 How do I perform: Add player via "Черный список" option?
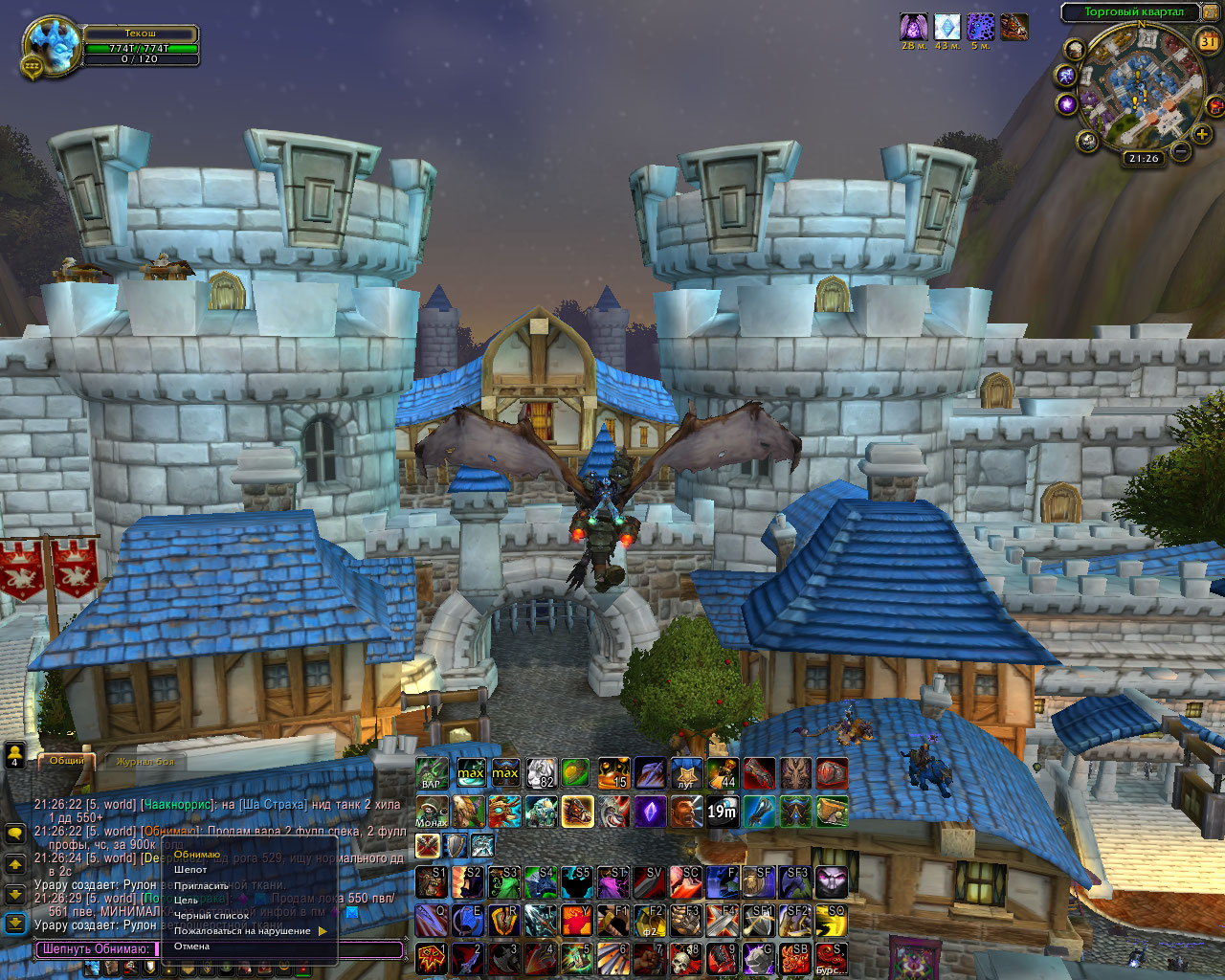(x=212, y=916)
